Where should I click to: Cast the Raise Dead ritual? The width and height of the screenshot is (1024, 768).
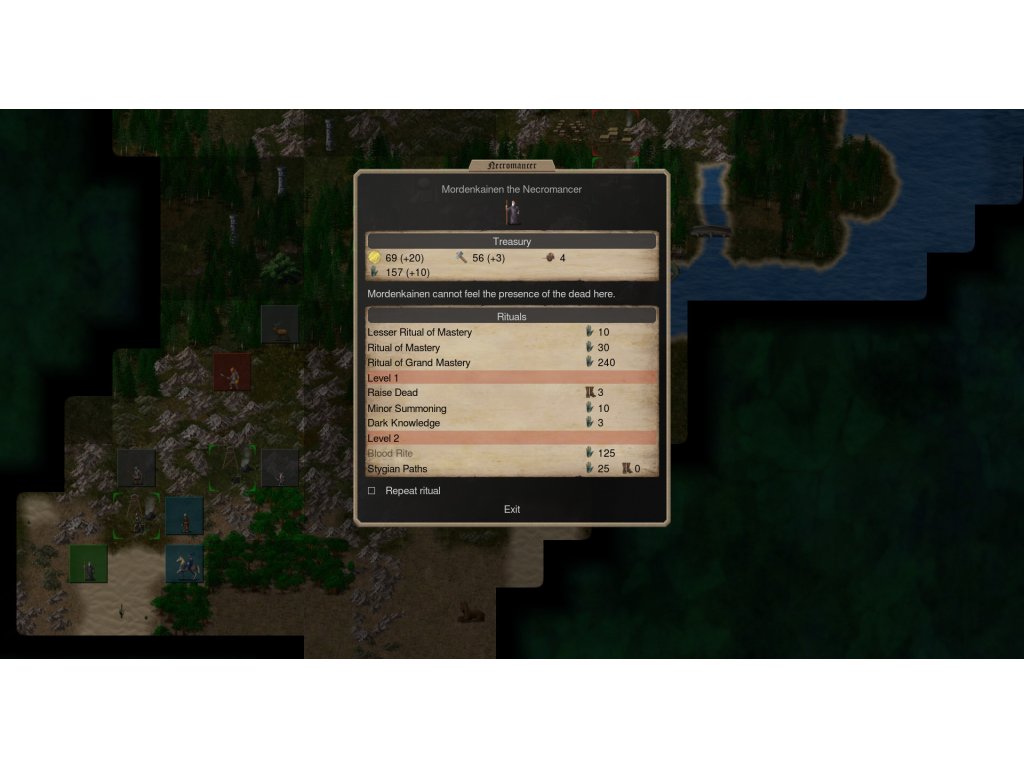[392, 393]
